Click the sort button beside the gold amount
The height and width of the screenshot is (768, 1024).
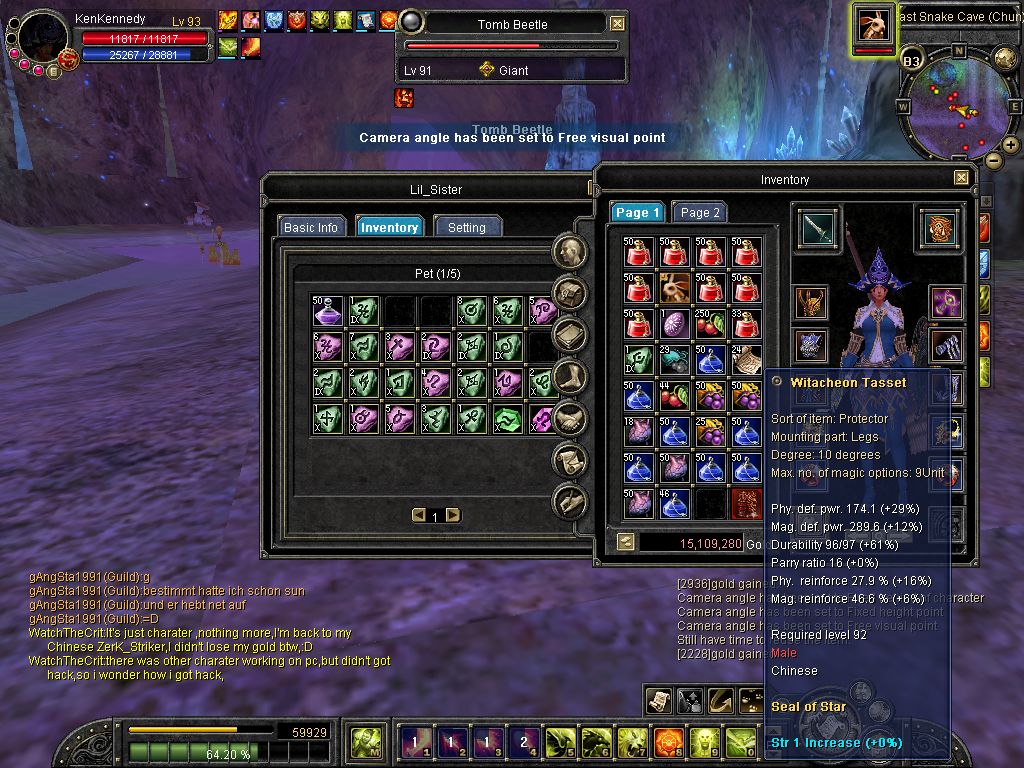625,543
